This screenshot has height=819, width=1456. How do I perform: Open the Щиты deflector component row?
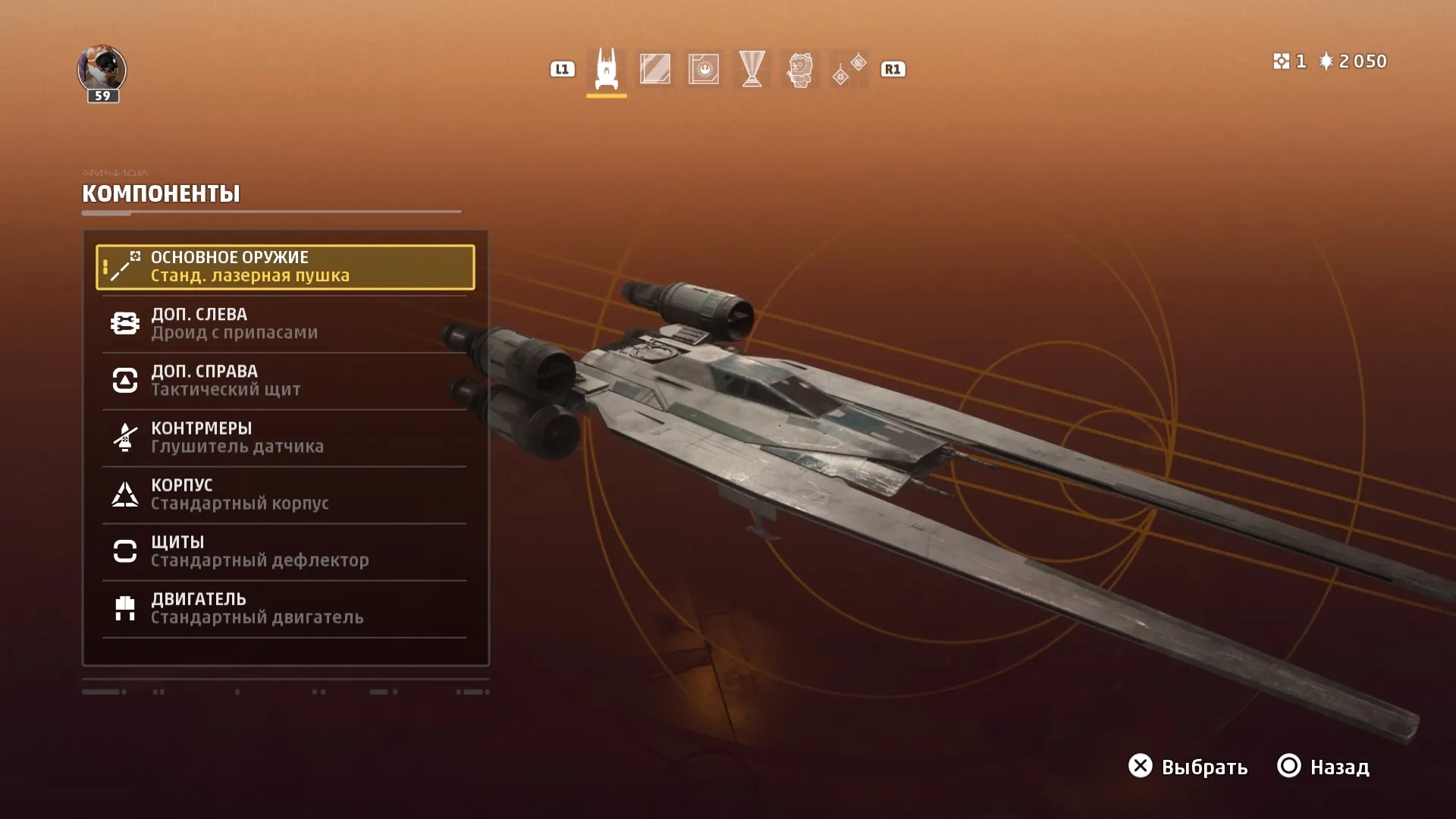285,551
